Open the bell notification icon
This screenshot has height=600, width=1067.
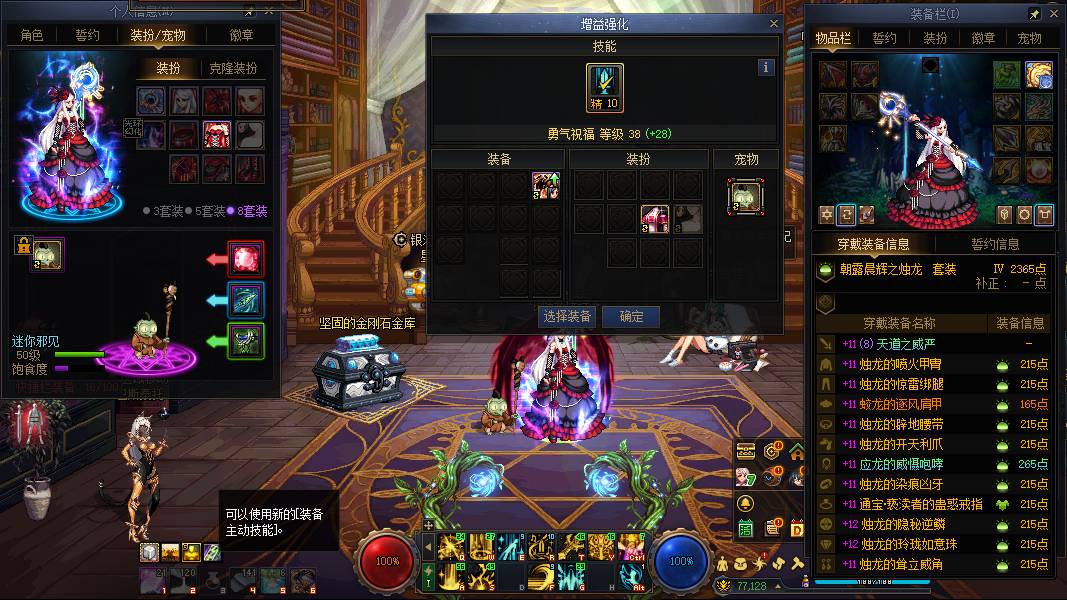click(745, 503)
